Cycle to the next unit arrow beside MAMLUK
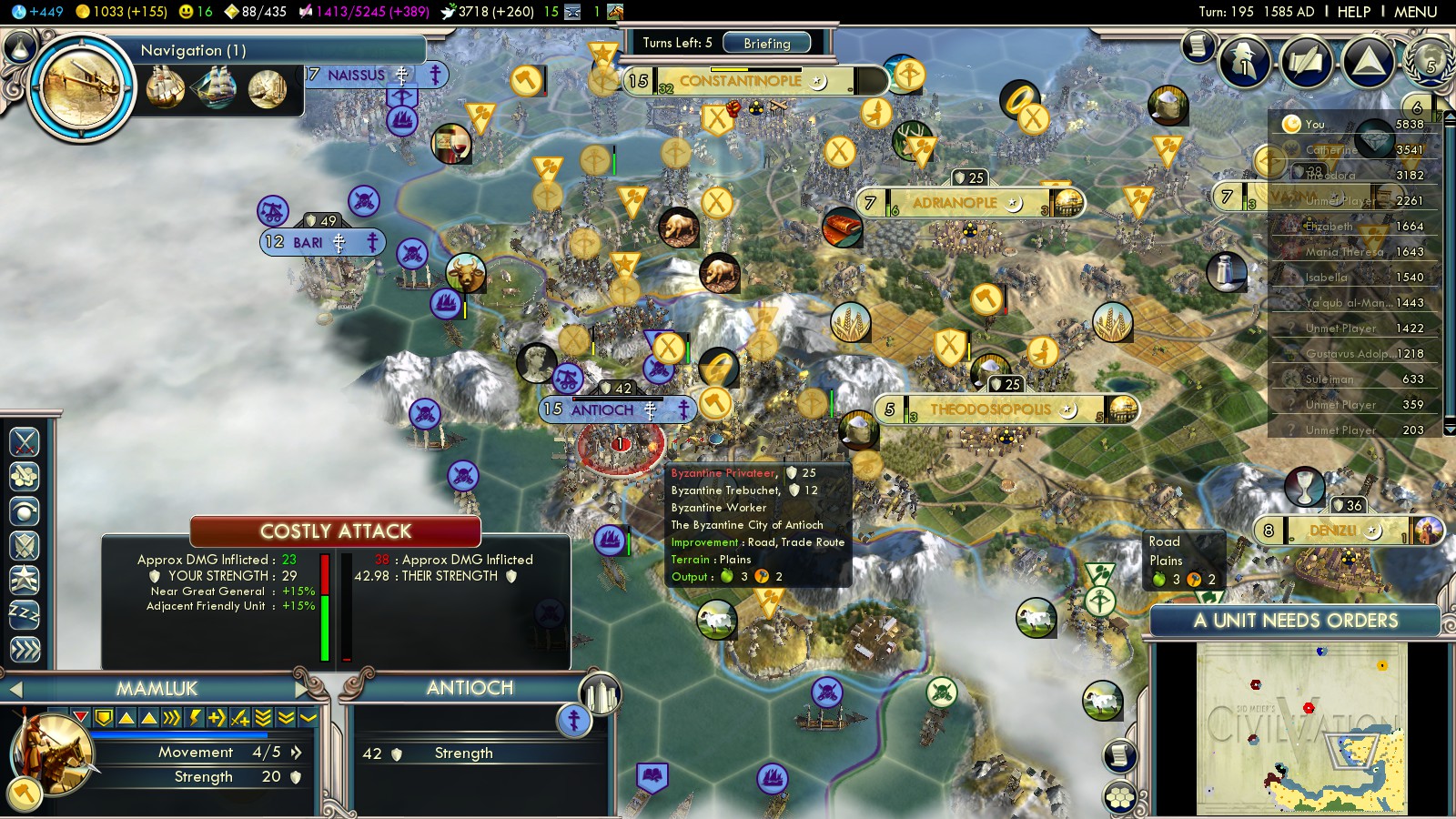The width and height of the screenshot is (1456, 819). 302,689
